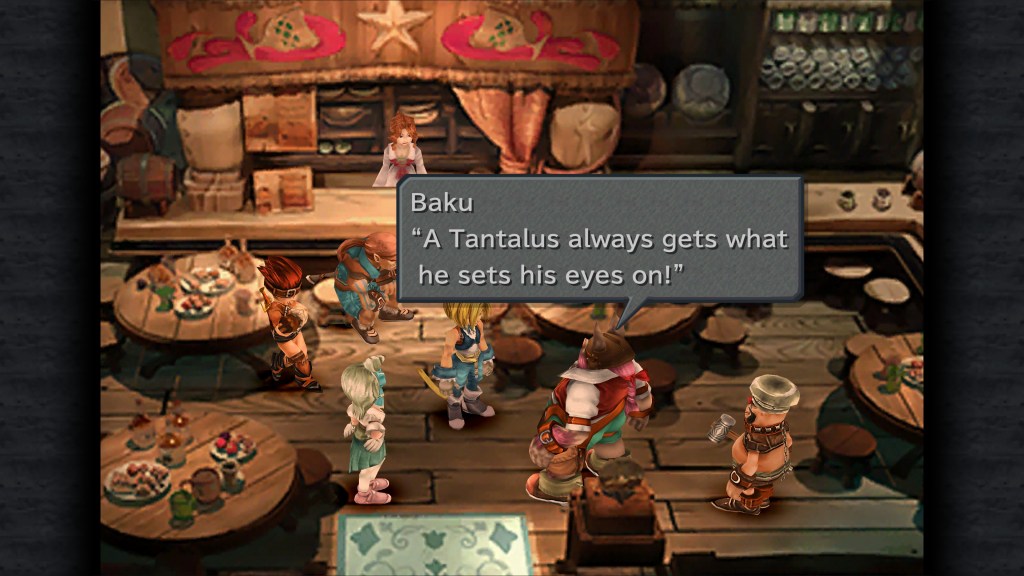Click Baku's dialogue box to continue
This screenshot has width=1024, height=576.
(600, 240)
